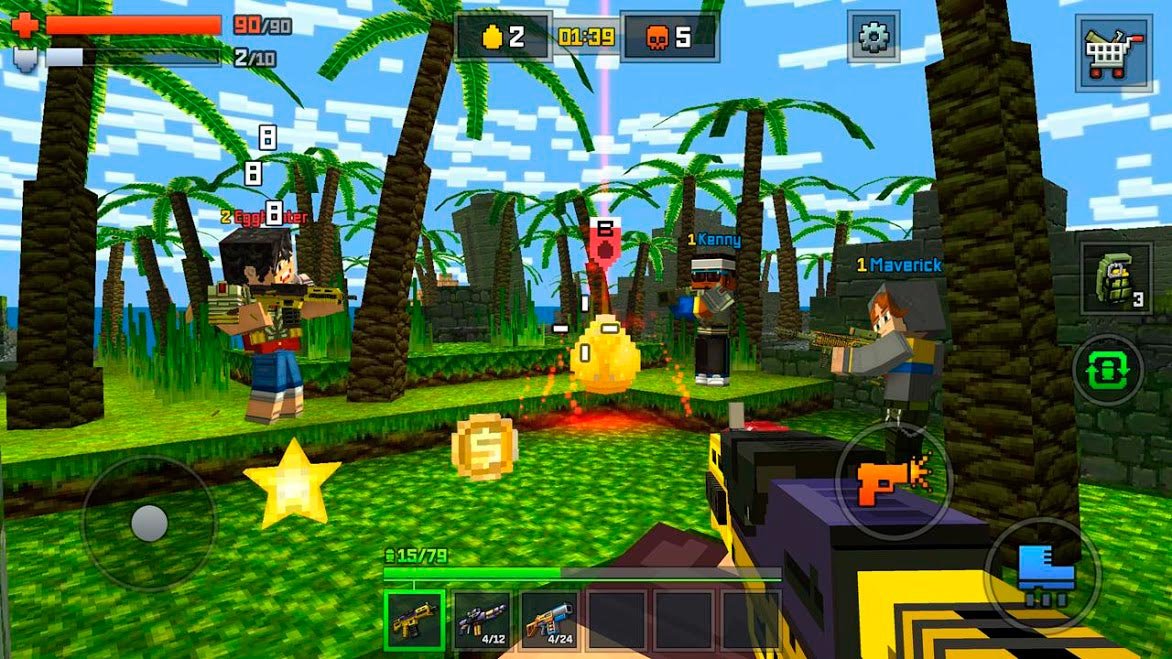1172x659 pixels.
Task: Jump using the blue boot button
Action: 1043,573
